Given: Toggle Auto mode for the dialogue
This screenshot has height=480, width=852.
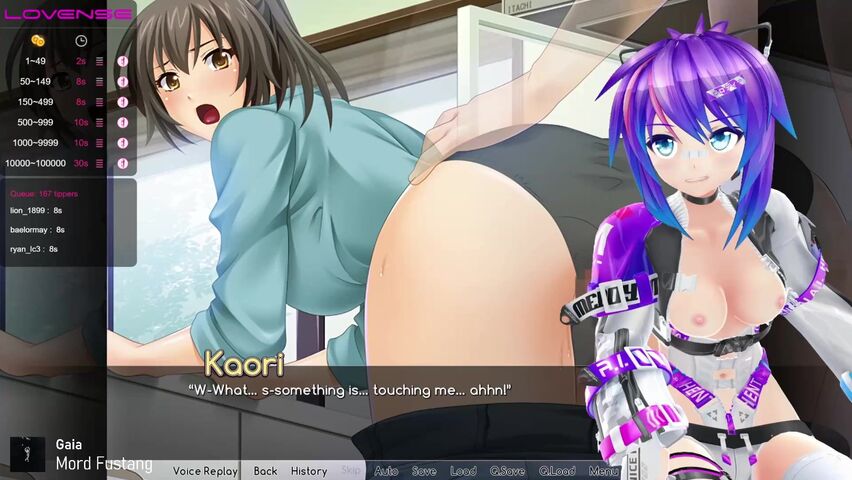Looking at the screenshot, I should (386, 471).
